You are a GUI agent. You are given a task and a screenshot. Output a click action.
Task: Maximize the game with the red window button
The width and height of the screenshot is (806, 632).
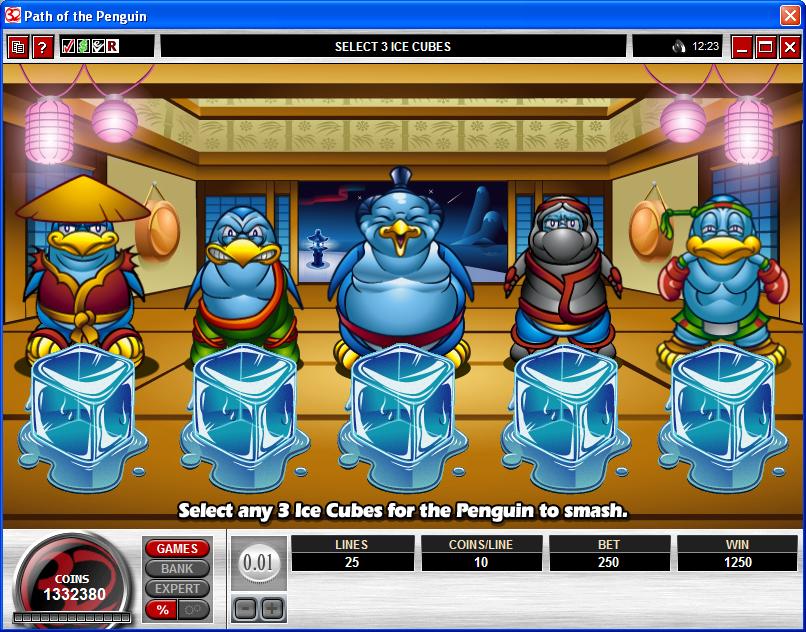(x=766, y=47)
